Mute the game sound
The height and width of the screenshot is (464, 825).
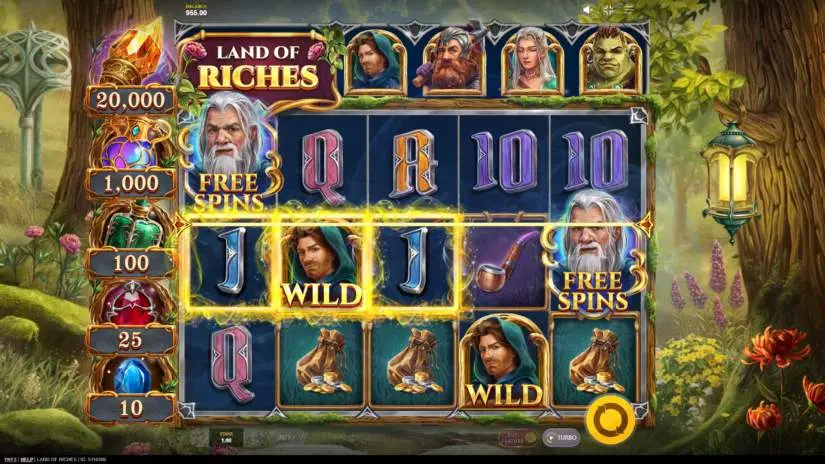[587, 9]
